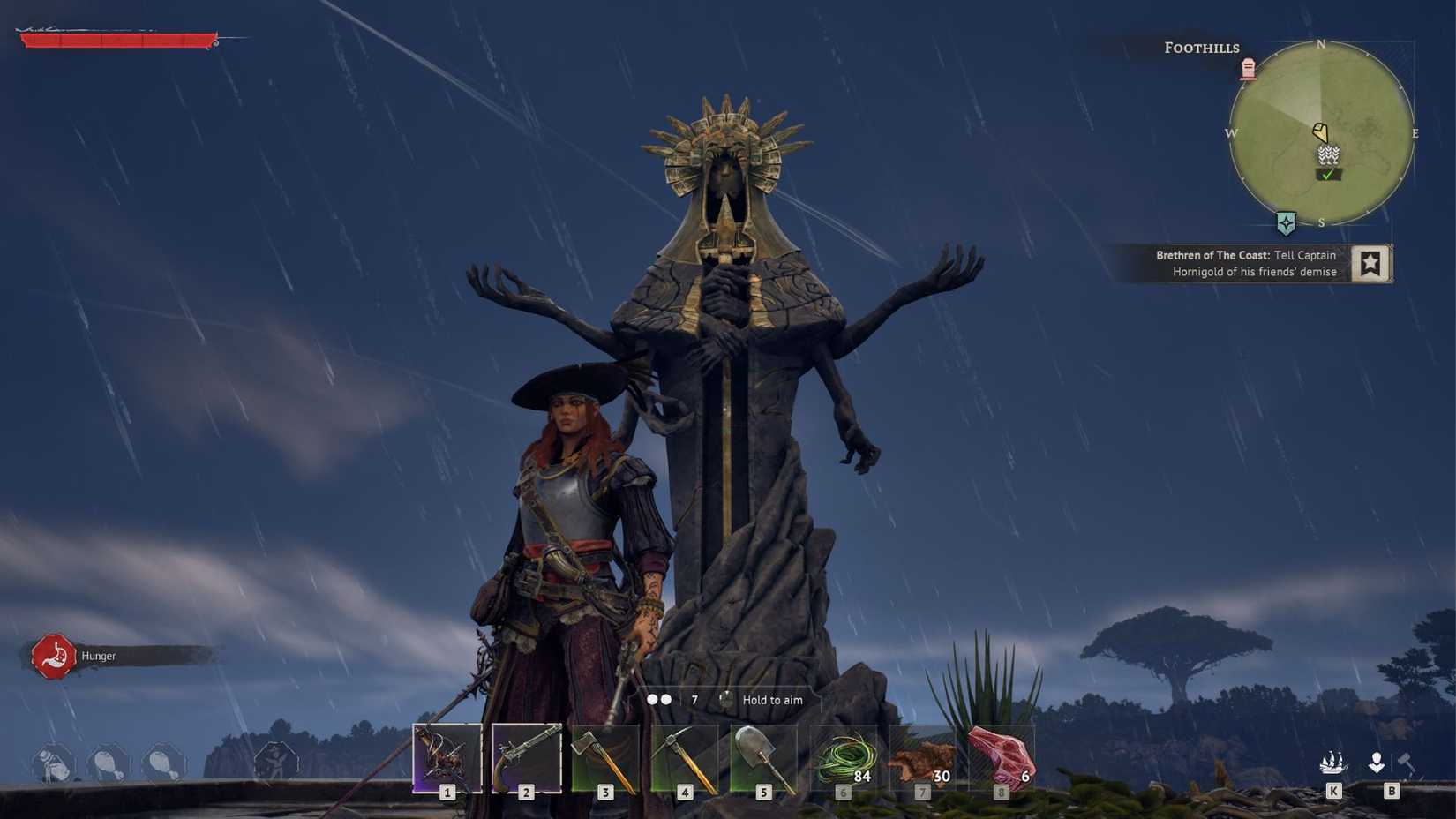Open the character menu with the figure icon
Viewport: 1456px width, 819px height.
1377,761
